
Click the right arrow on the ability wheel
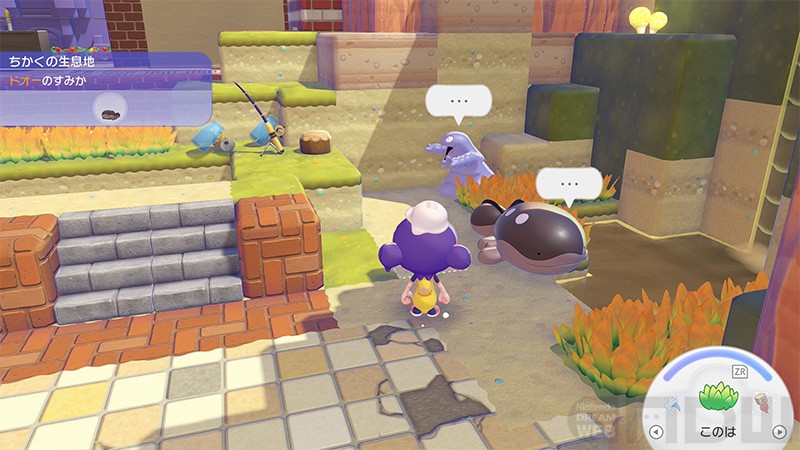pyautogui.click(x=779, y=432)
